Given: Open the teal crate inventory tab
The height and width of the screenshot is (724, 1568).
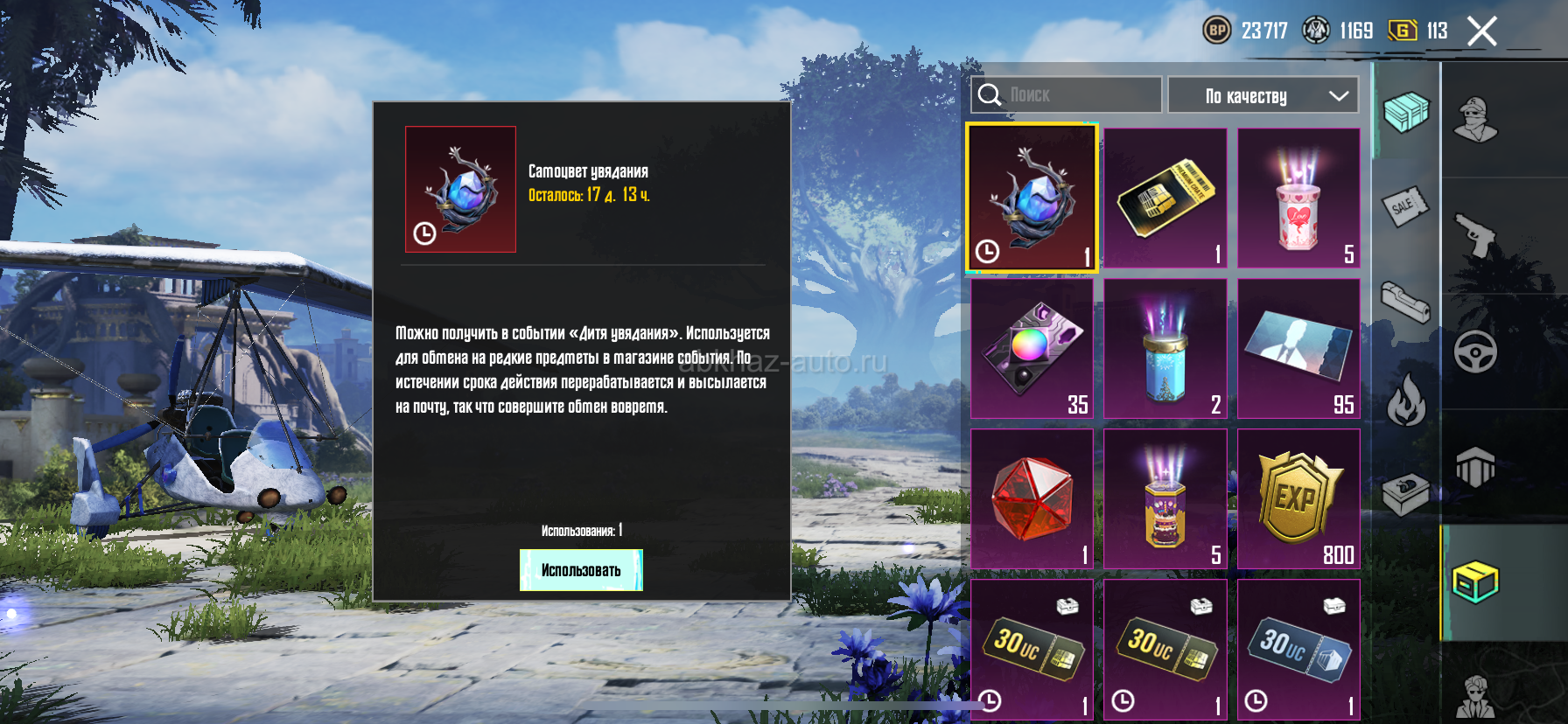Looking at the screenshot, I should pyautogui.click(x=1405, y=112).
